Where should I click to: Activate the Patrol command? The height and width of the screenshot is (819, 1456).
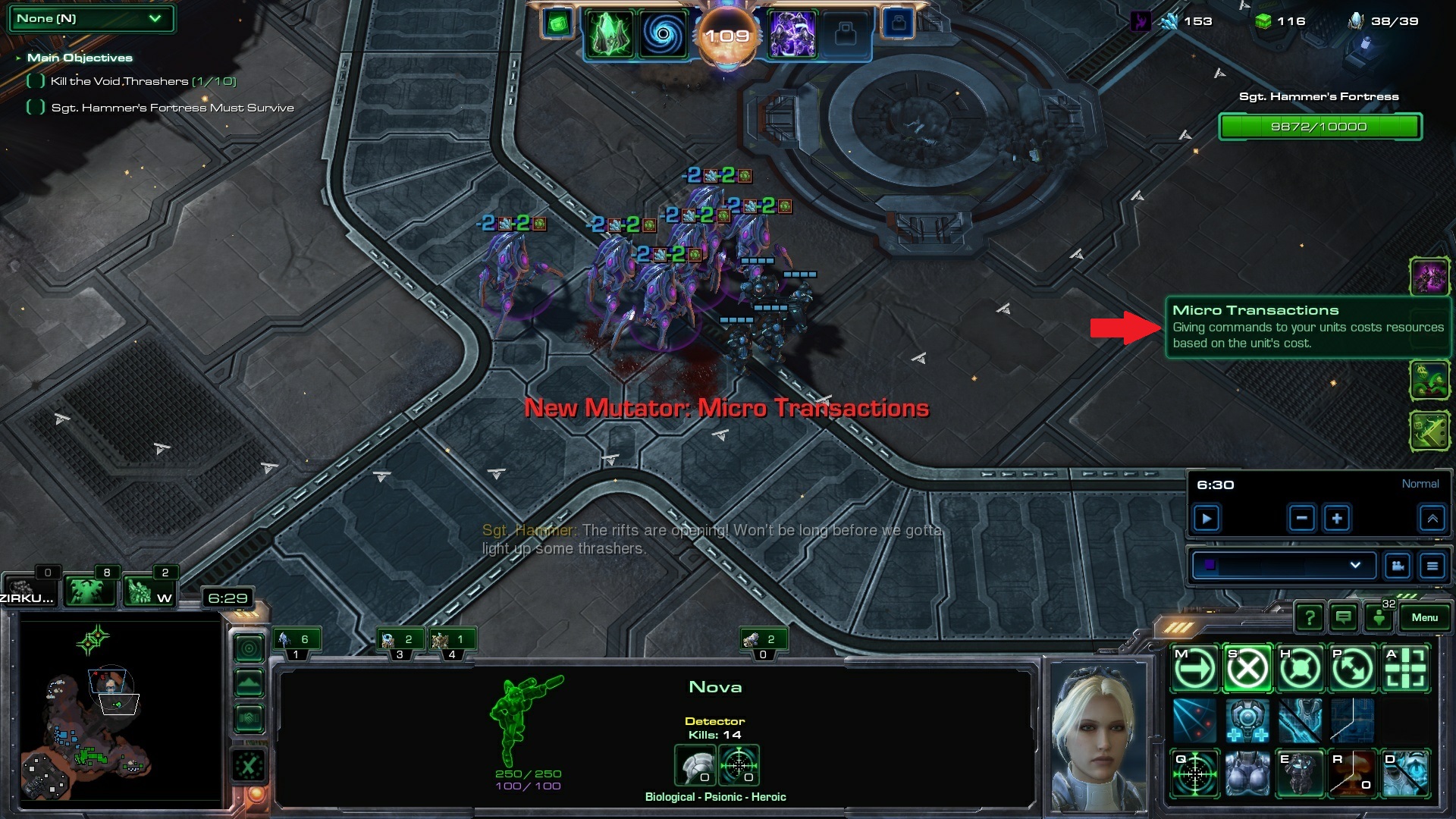click(1354, 669)
